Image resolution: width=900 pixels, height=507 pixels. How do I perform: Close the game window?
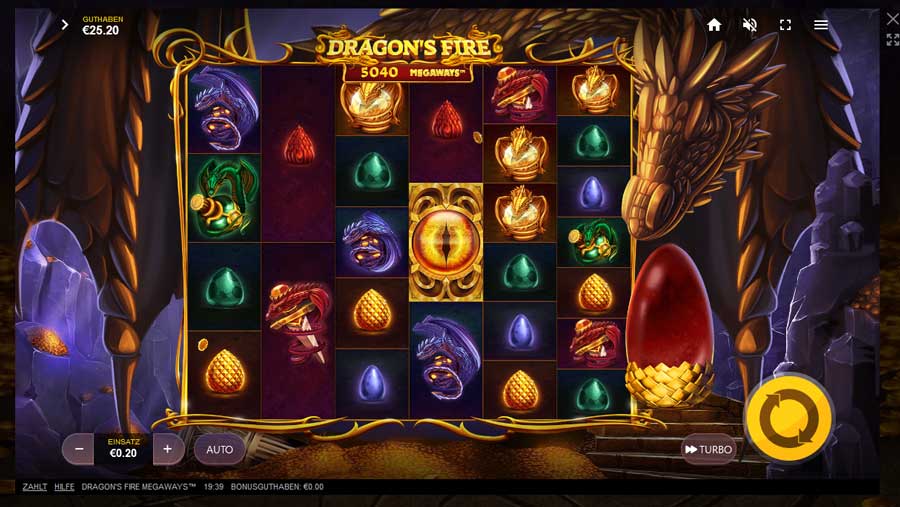click(x=892, y=18)
